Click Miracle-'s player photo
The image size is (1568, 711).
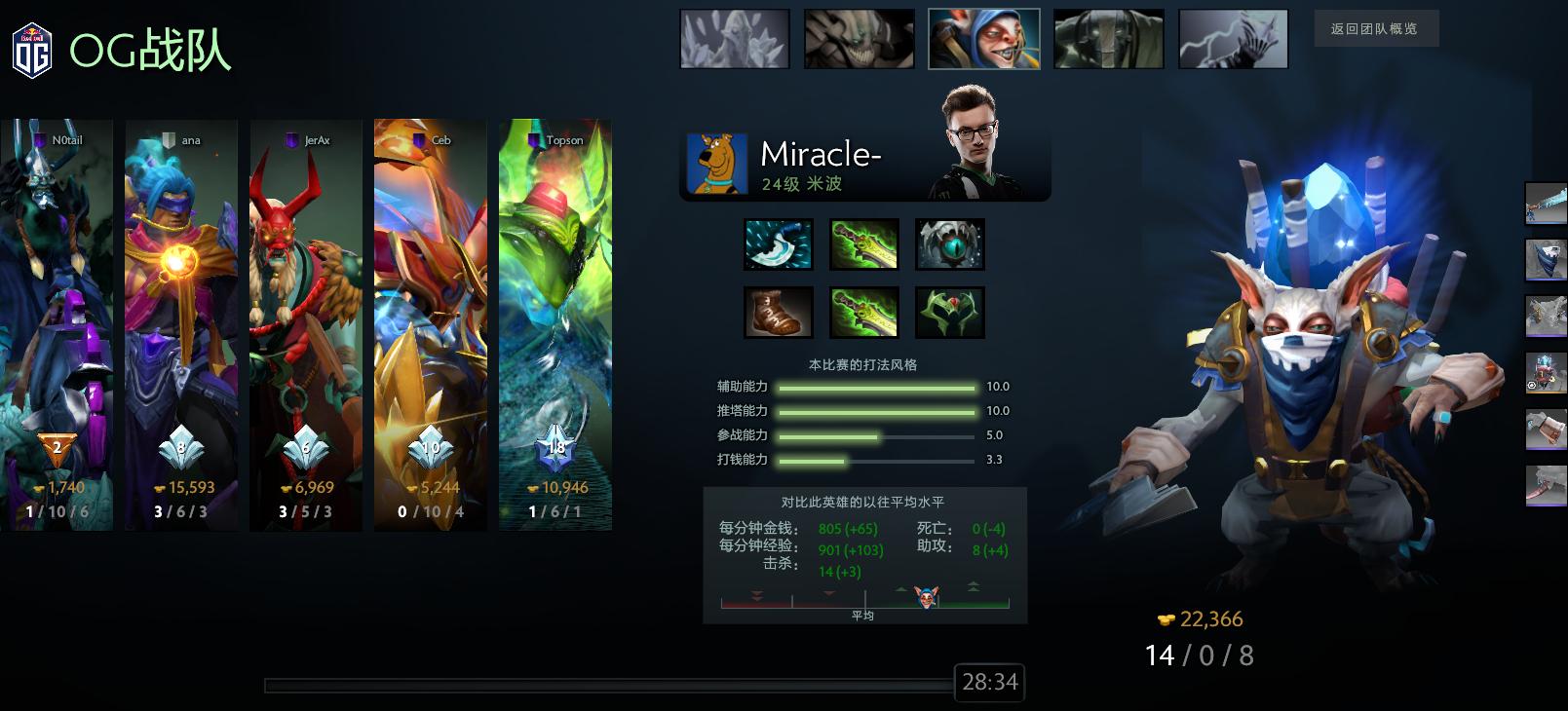pyautogui.click(x=977, y=142)
